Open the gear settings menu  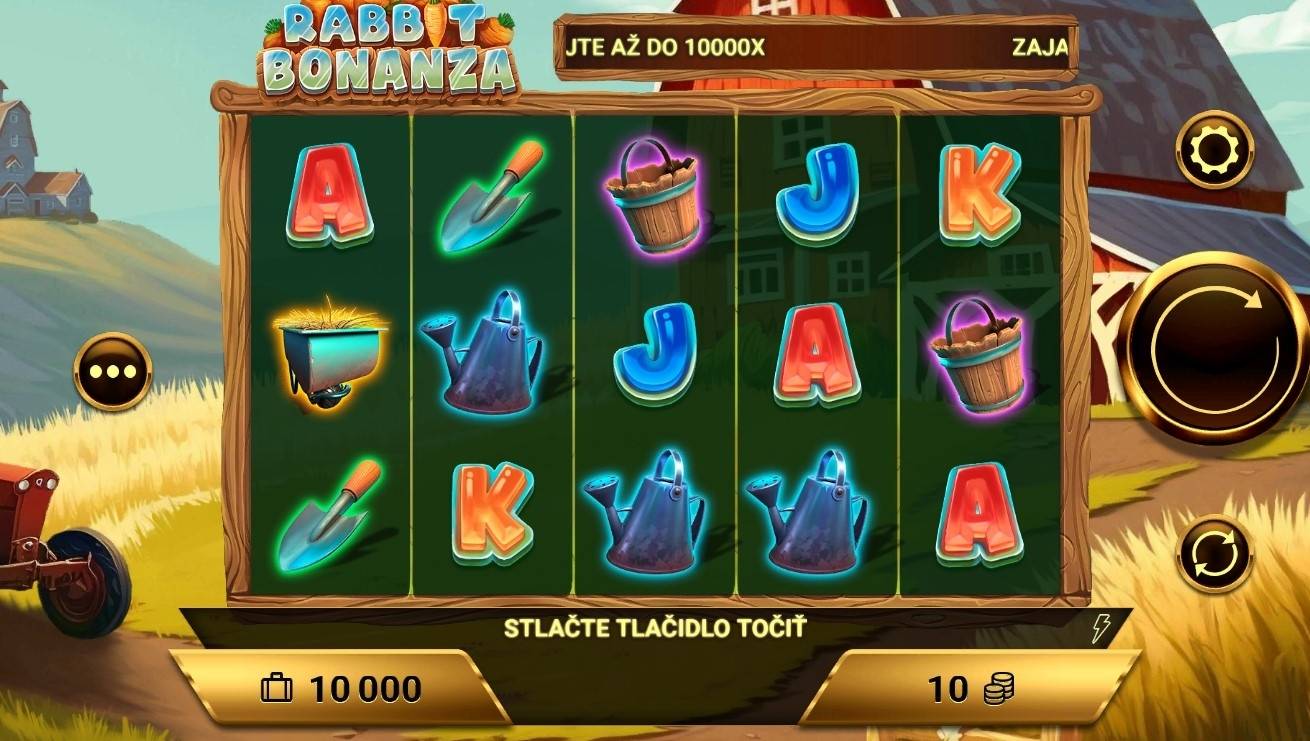click(x=1214, y=150)
